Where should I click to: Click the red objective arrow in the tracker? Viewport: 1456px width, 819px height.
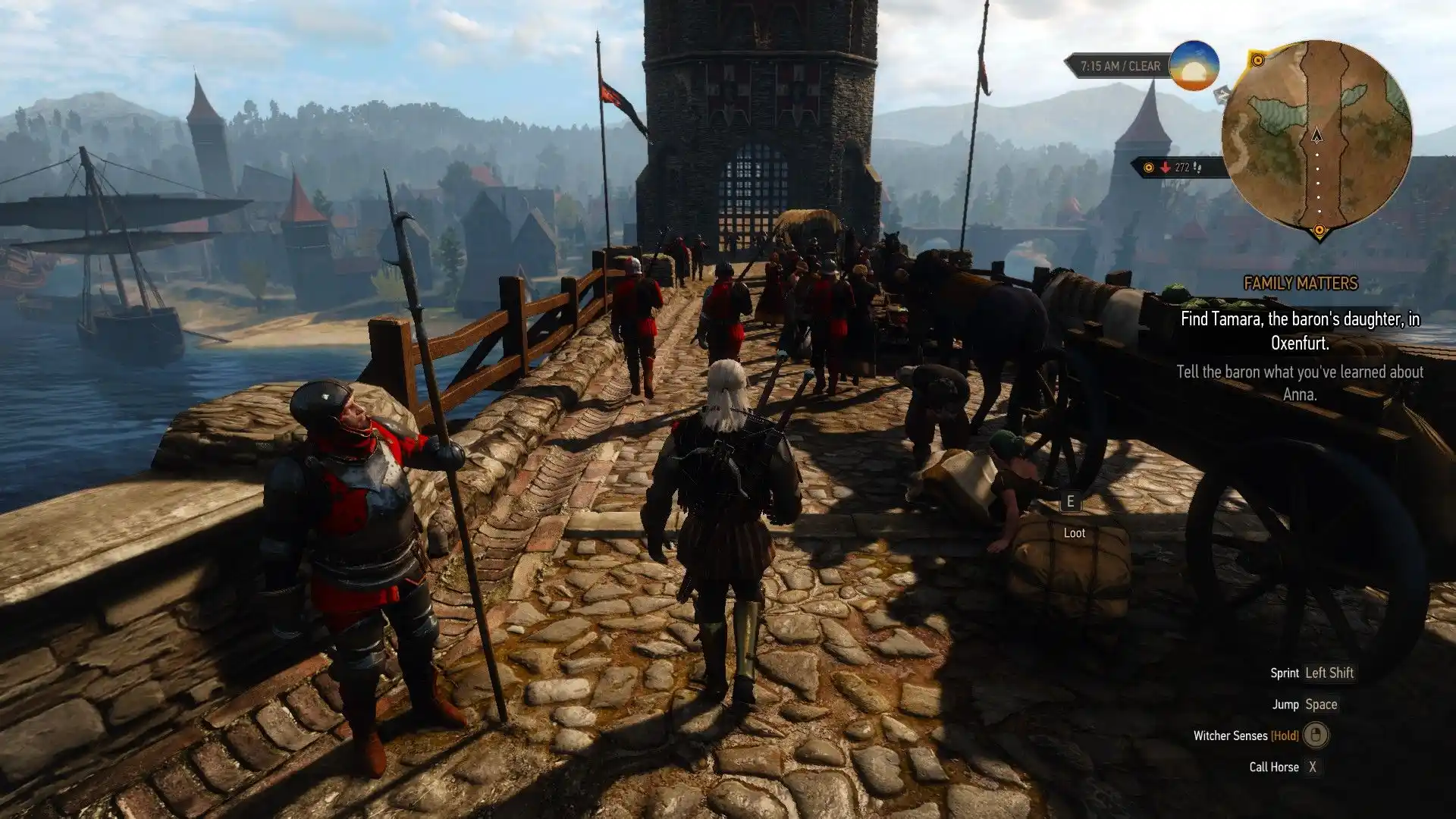pyautogui.click(x=1165, y=168)
